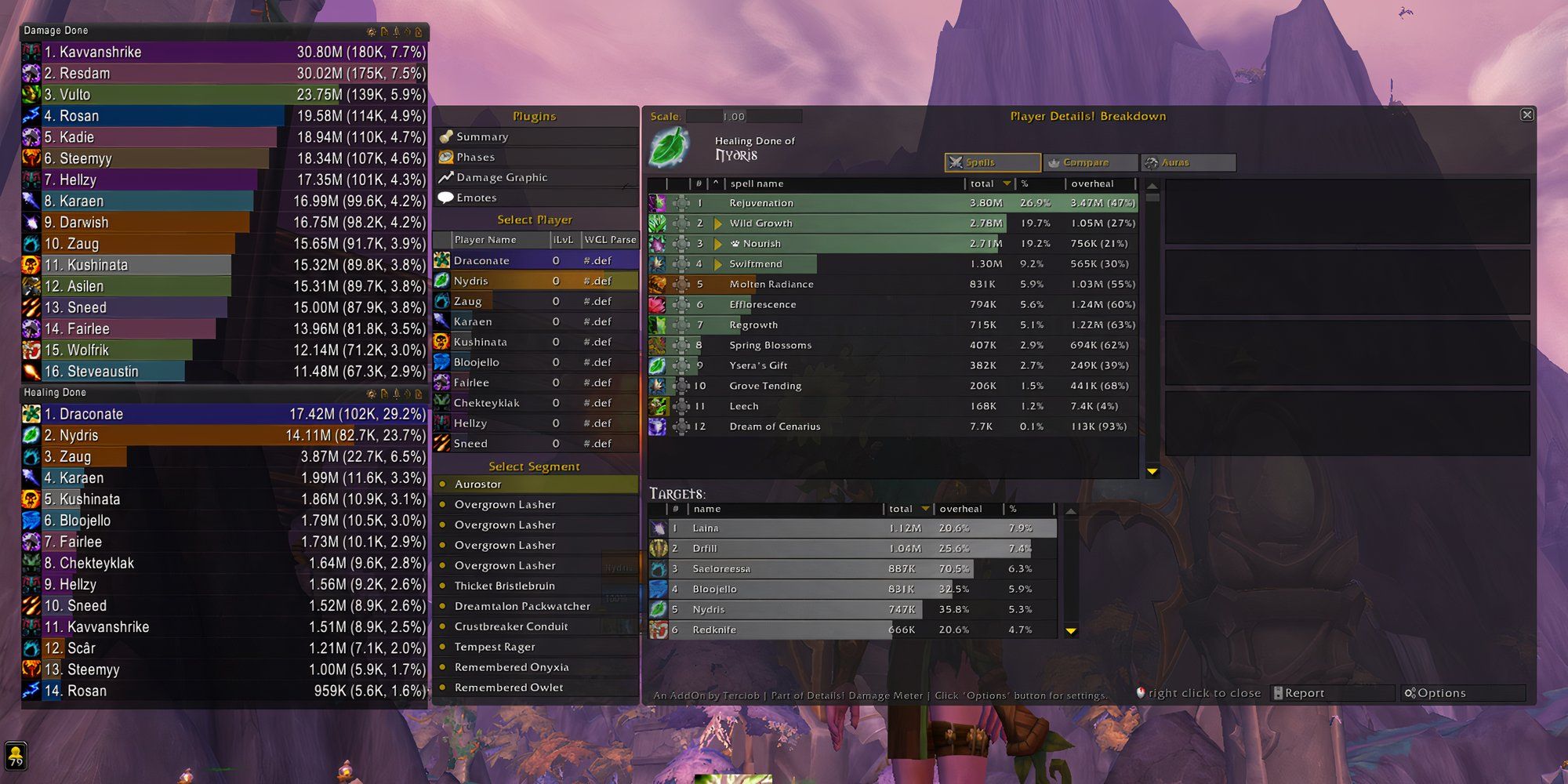The width and height of the screenshot is (1568, 784).
Task: Click the total column sort arrow
Action: pyautogui.click(x=1006, y=183)
